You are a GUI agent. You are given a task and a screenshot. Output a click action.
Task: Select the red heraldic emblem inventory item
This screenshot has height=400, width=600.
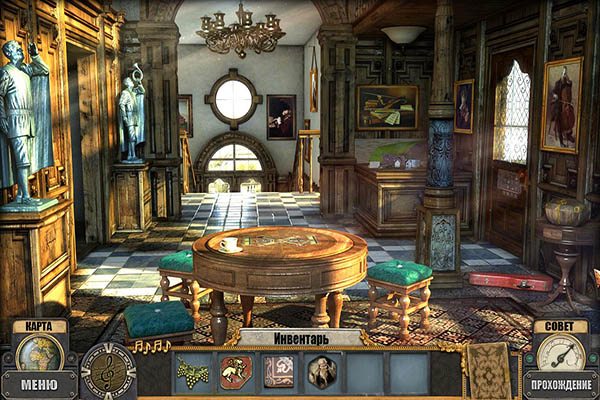[x=236, y=372]
